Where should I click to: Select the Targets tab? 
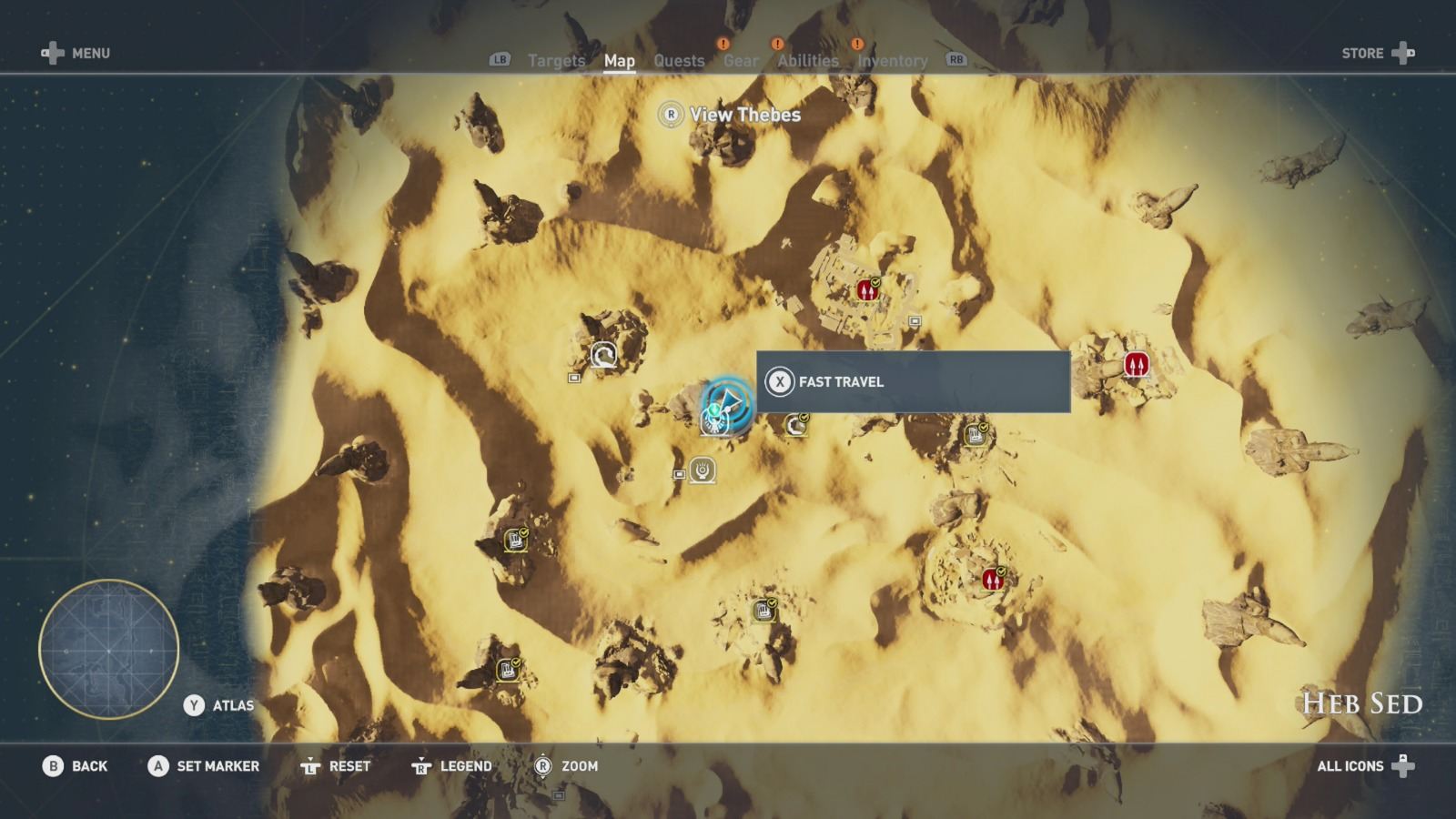pos(555,60)
